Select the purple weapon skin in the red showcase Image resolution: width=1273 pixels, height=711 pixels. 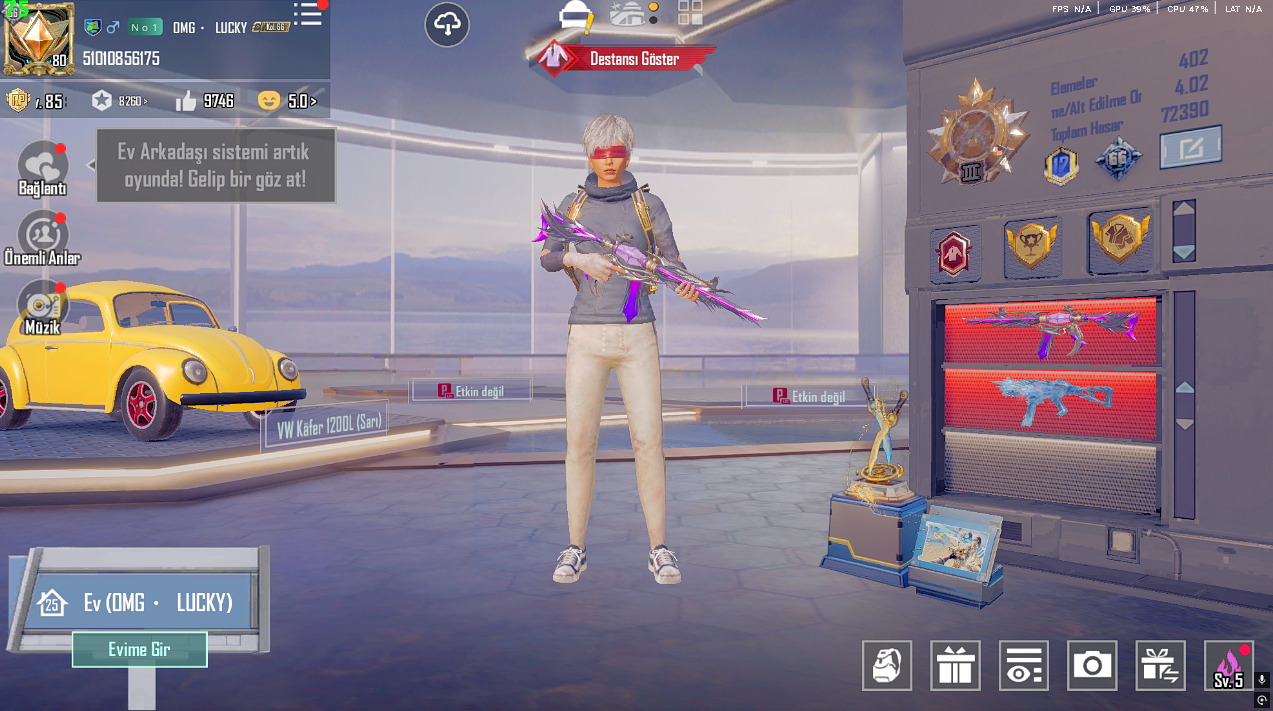pos(1050,331)
